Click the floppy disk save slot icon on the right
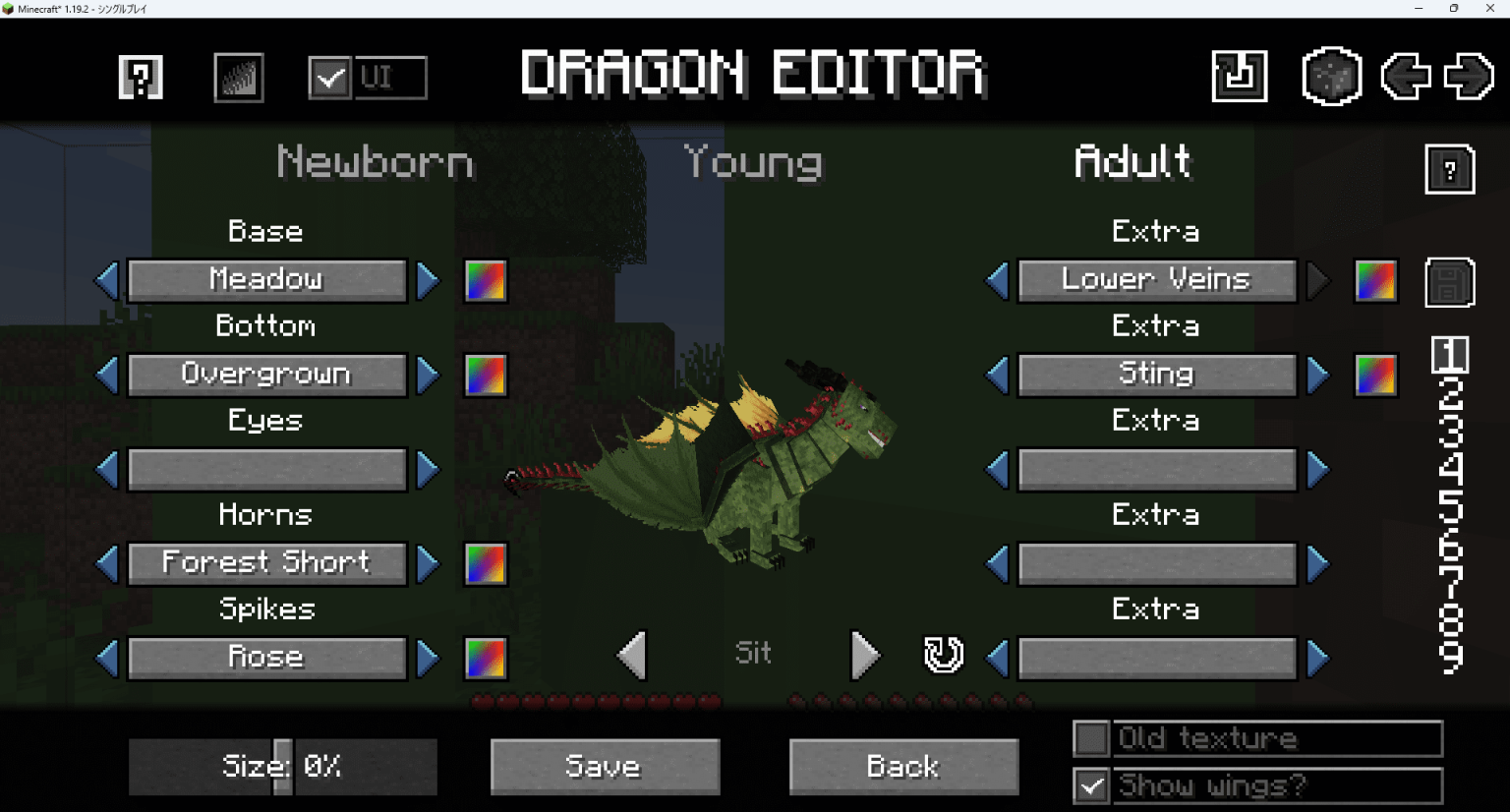This screenshot has height=812, width=1510. [x=1449, y=281]
